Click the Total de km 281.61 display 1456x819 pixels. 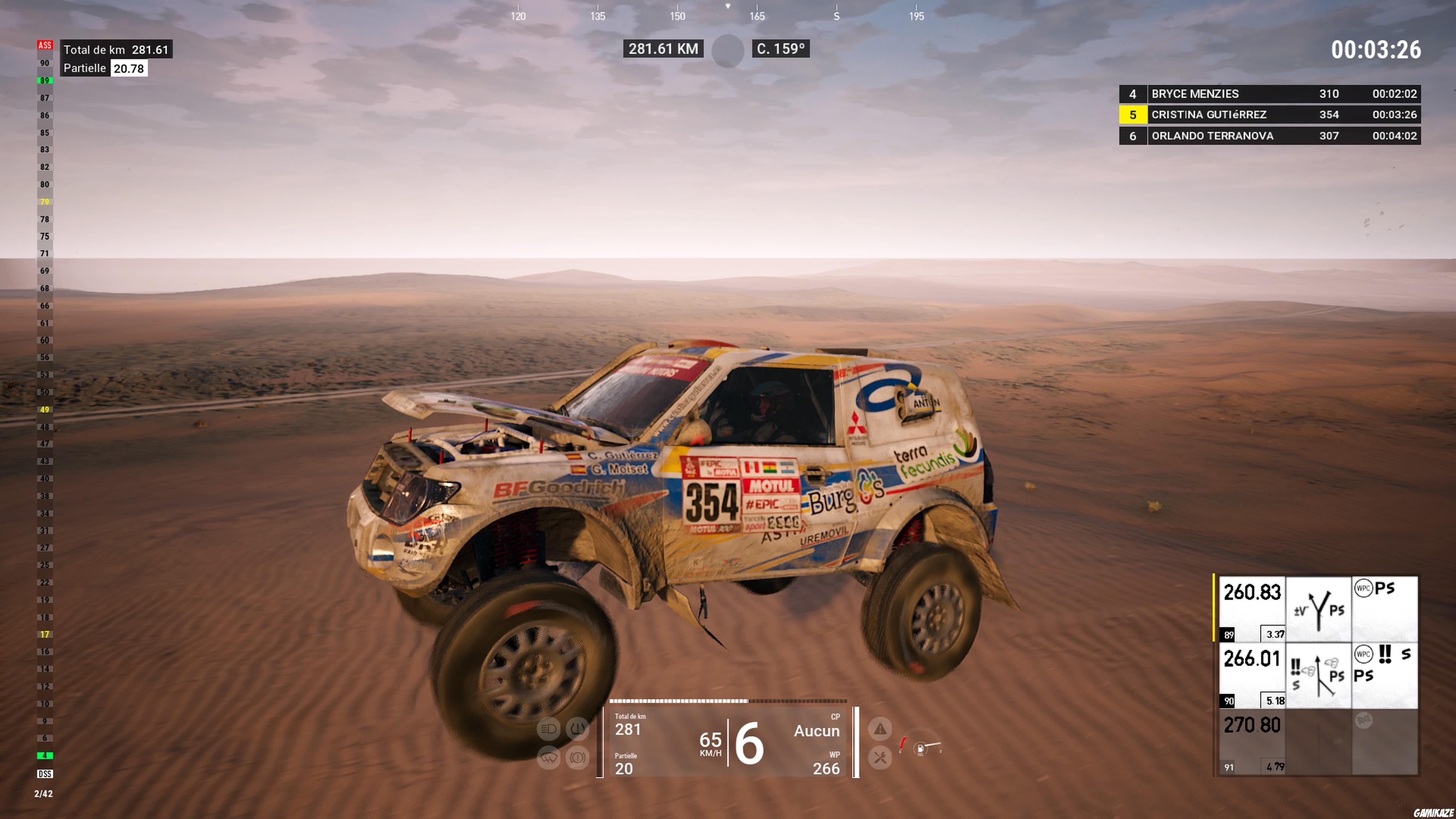[x=116, y=50]
